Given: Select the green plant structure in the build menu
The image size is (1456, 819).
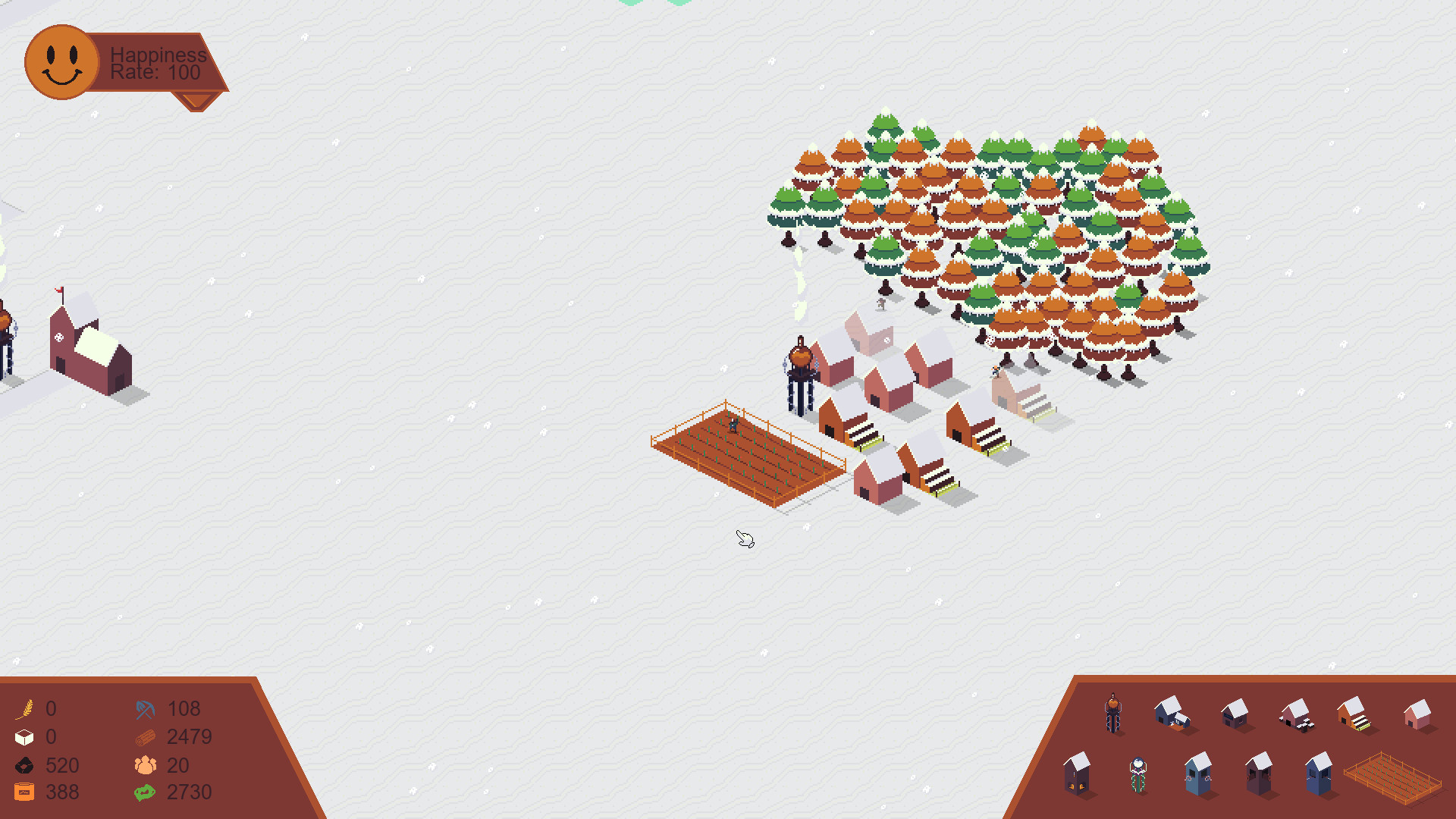Looking at the screenshot, I should point(1138,775).
